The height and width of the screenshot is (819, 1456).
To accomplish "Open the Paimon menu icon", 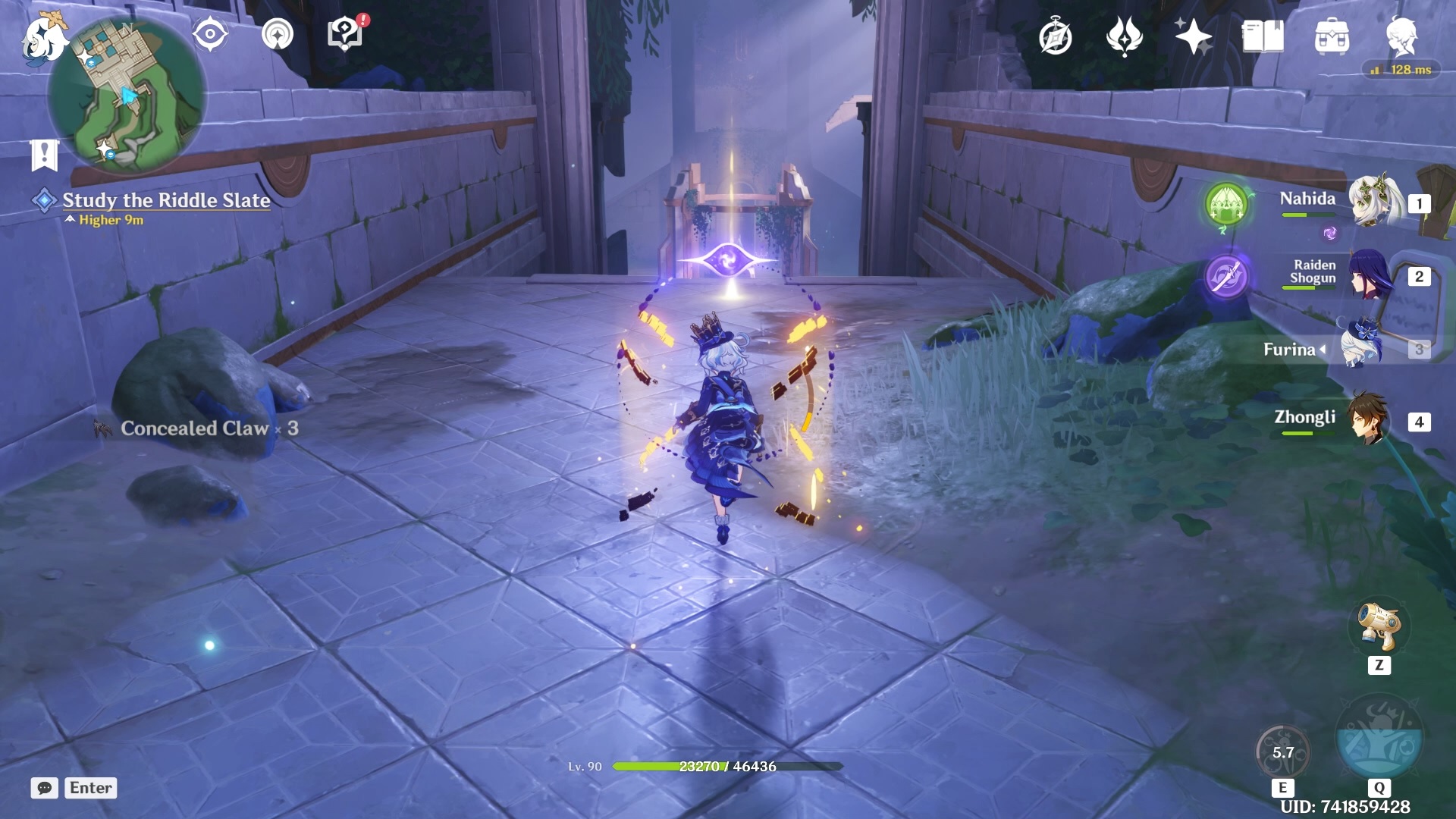I will (42, 36).
